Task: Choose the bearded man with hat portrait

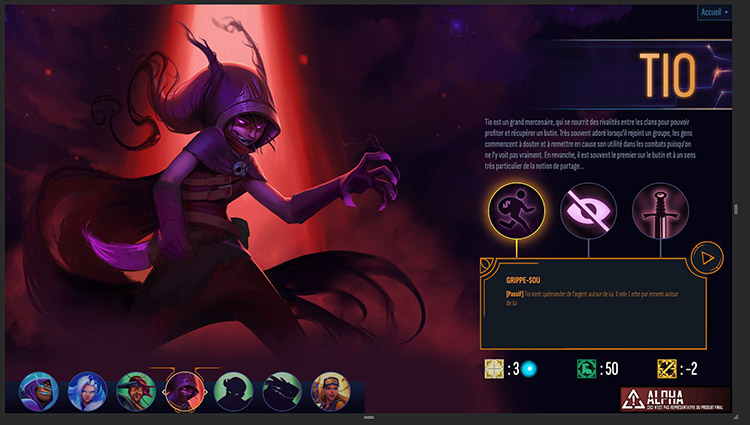Action: (x=136, y=391)
